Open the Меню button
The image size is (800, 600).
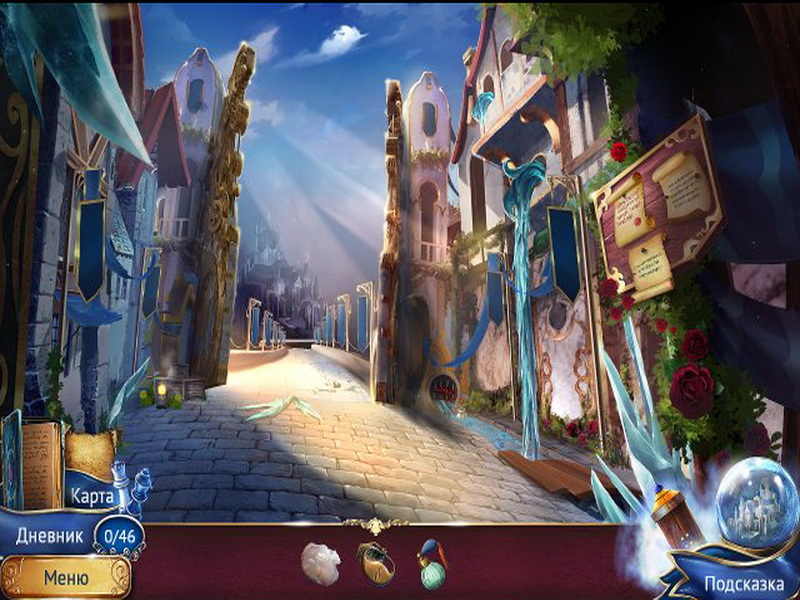[65, 576]
